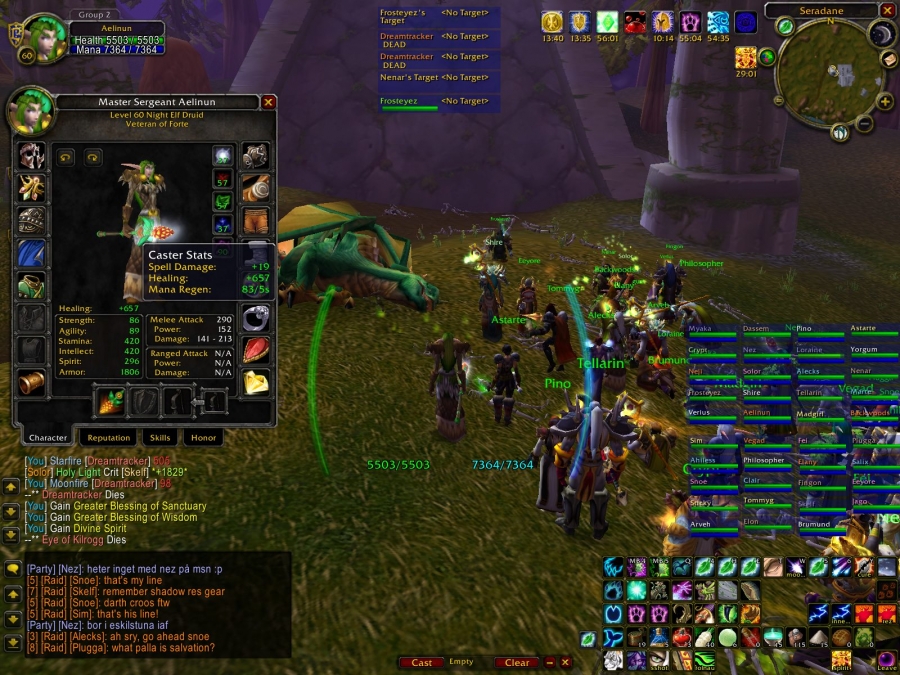Click the Clear button
This screenshot has height=675, width=900.
tap(517, 662)
